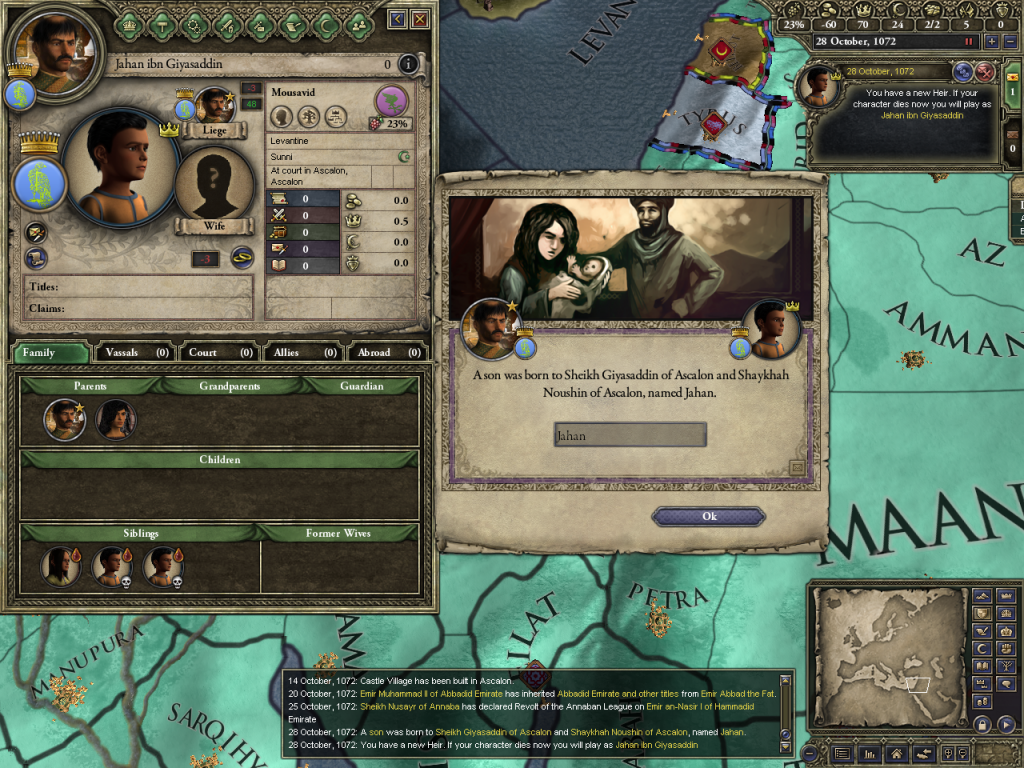Open the Mousavid dynasty shield
1024x768 pixels.
[392, 101]
